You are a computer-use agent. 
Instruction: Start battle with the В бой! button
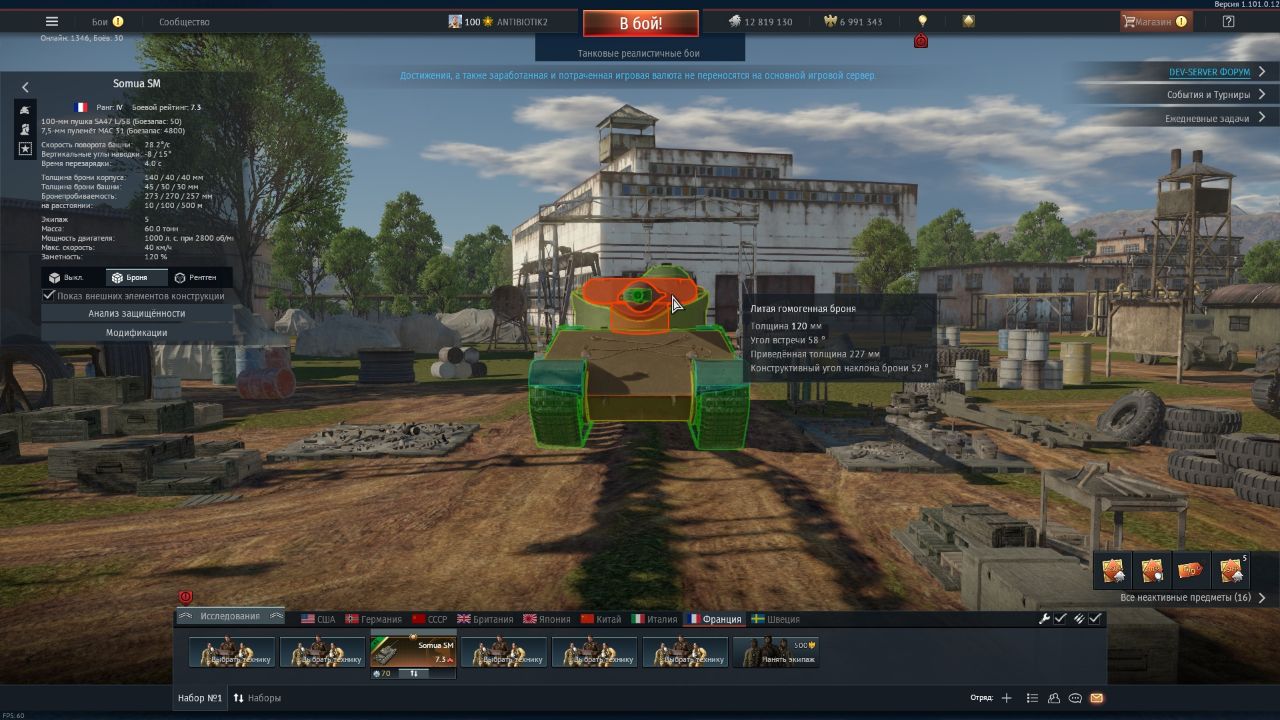pos(640,23)
